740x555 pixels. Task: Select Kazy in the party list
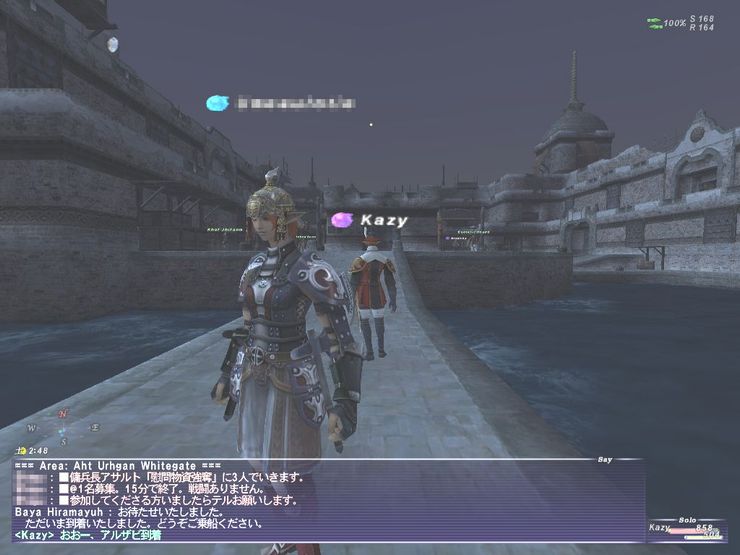(x=661, y=527)
